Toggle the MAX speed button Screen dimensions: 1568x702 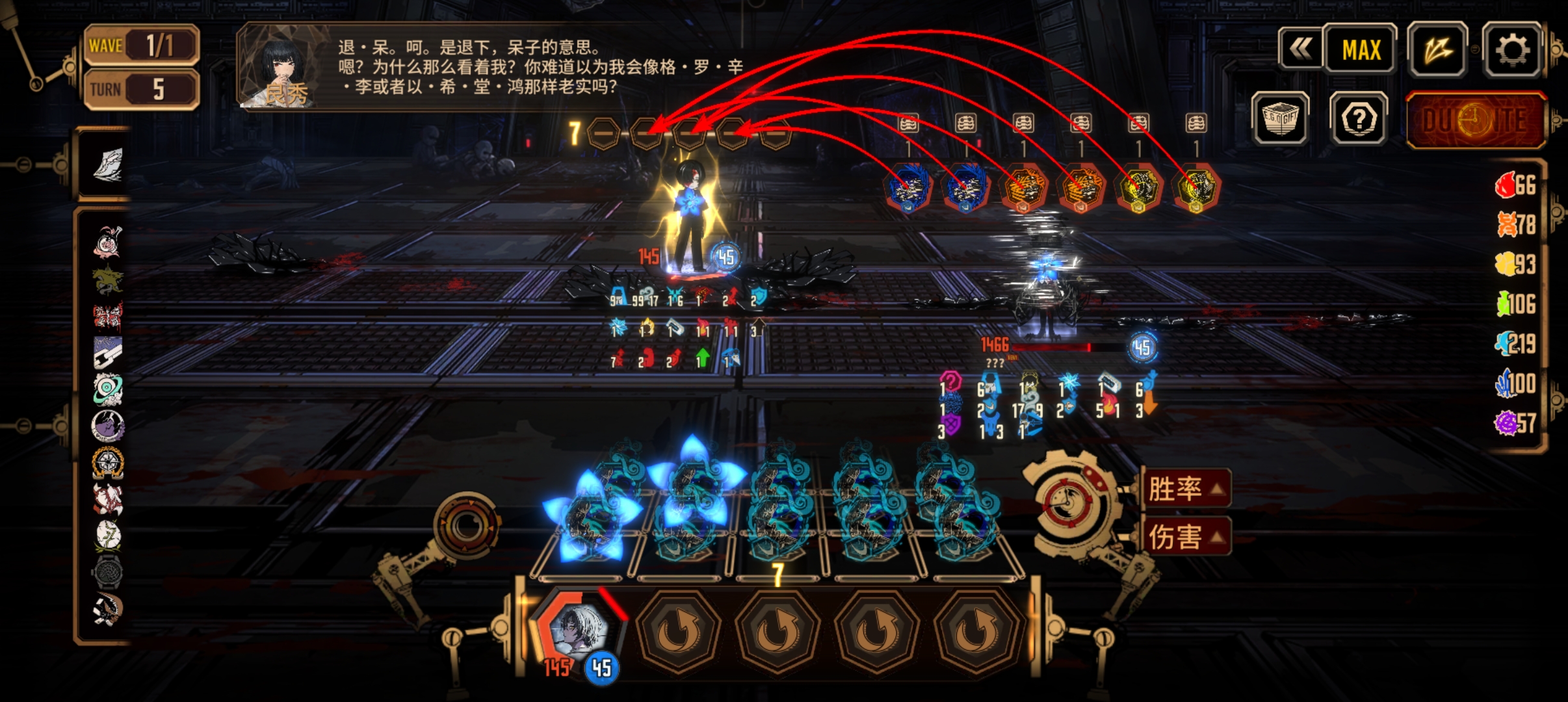[x=1361, y=49]
